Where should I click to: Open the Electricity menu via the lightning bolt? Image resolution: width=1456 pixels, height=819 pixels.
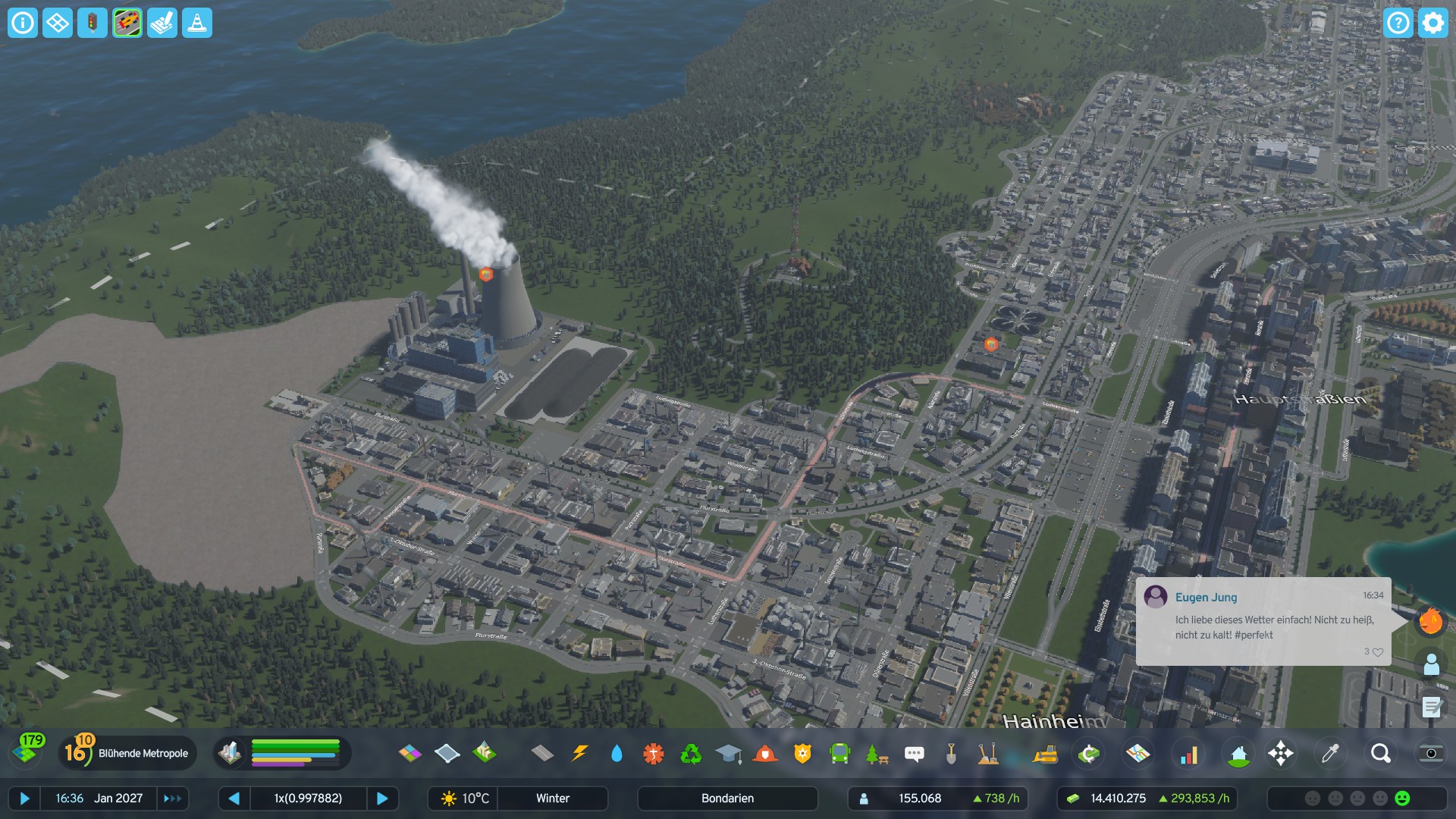(580, 753)
